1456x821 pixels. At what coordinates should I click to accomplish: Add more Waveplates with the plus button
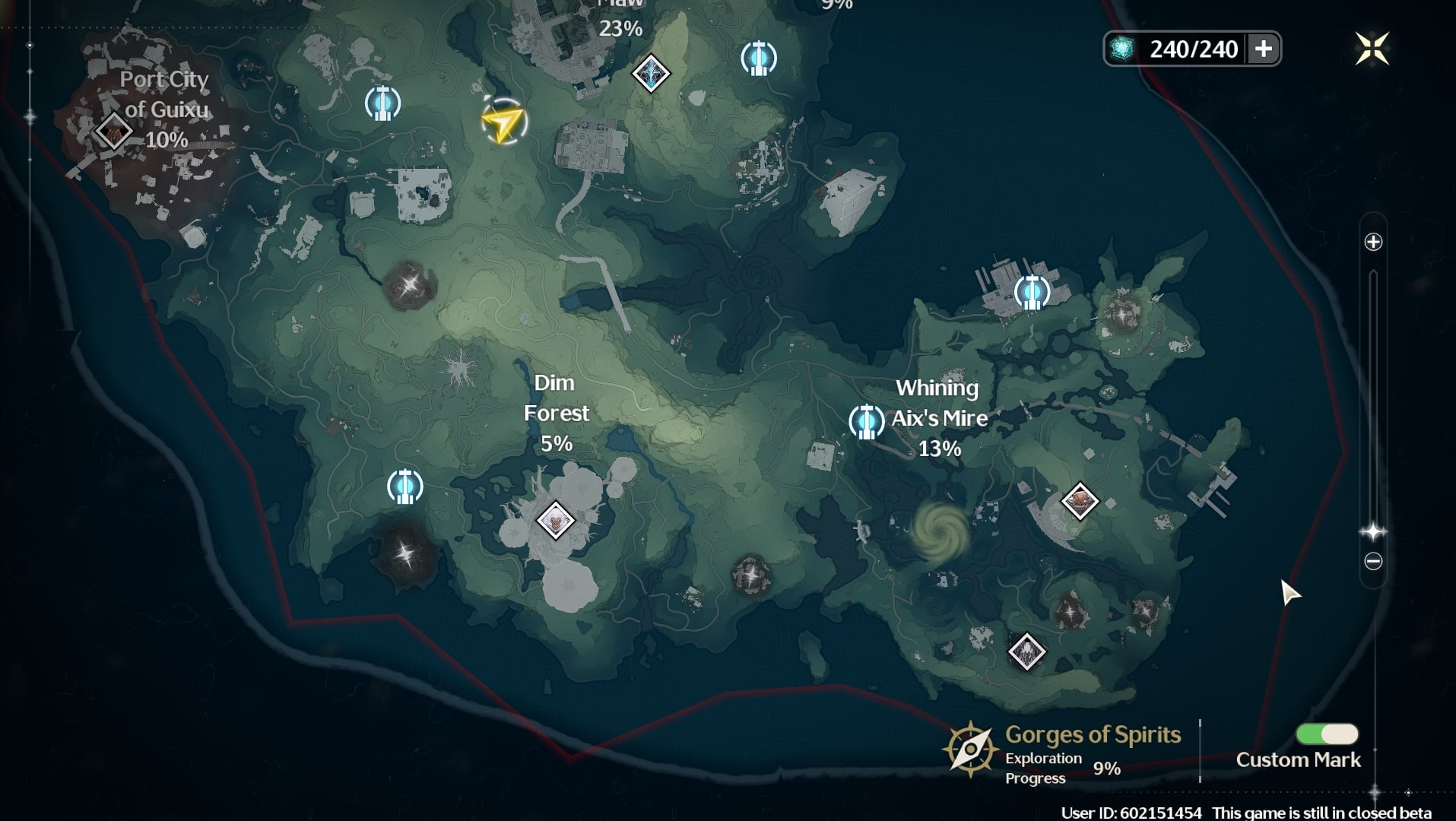point(1263,49)
